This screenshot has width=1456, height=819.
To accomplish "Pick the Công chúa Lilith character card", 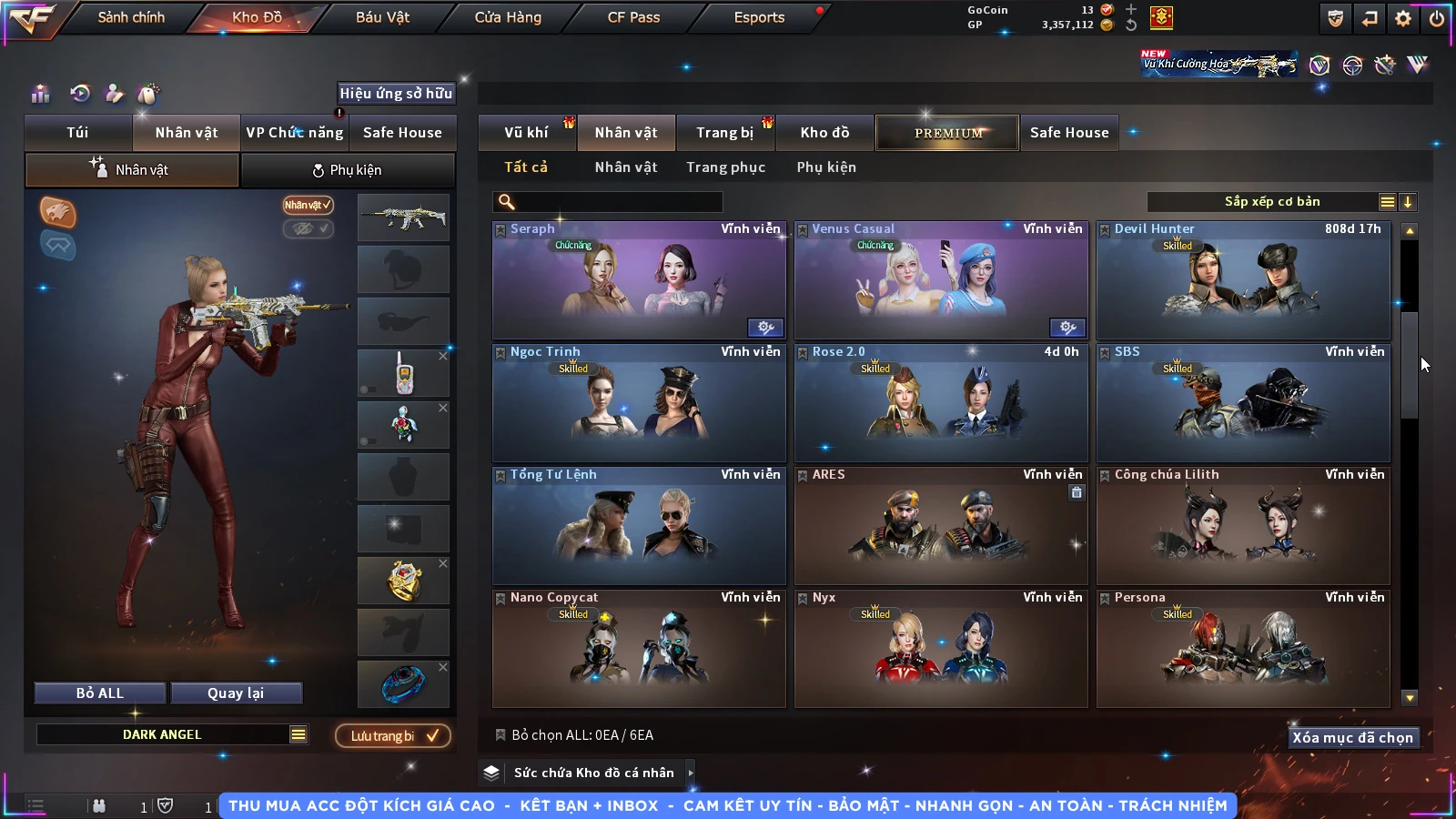I will (1243, 526).
